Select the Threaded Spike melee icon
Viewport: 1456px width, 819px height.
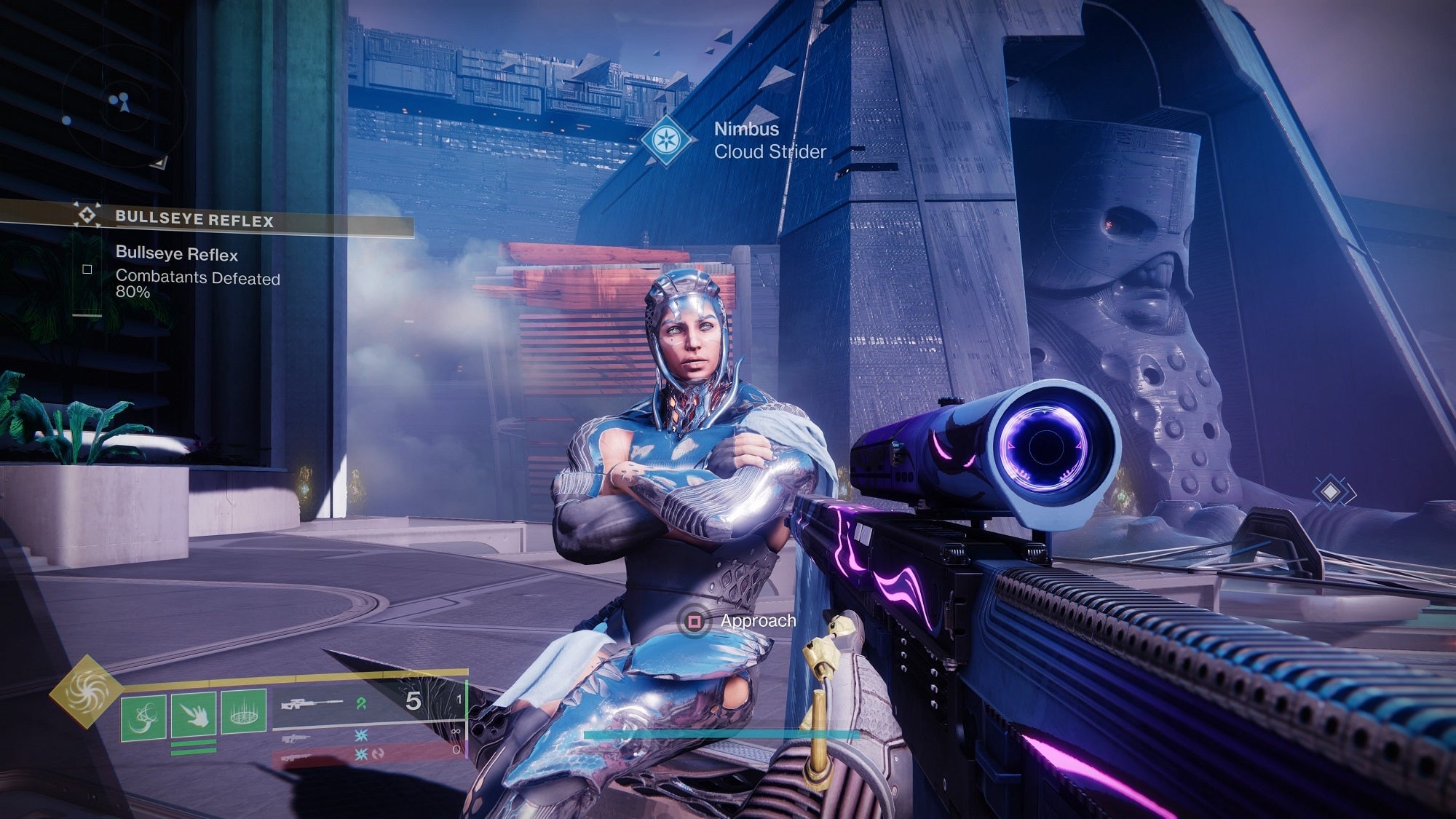point(193,716)
